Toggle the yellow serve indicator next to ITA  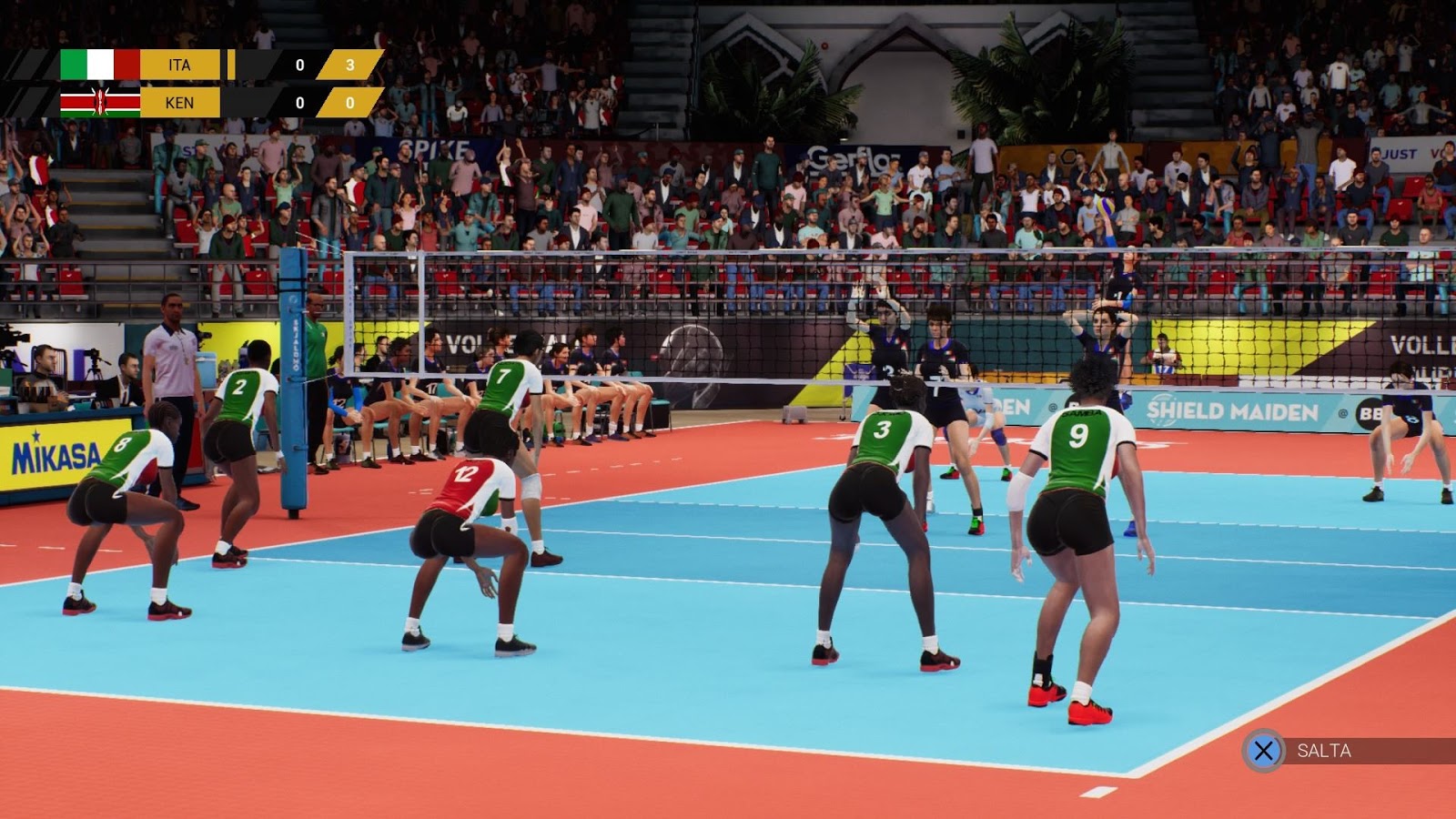point(233,66)
